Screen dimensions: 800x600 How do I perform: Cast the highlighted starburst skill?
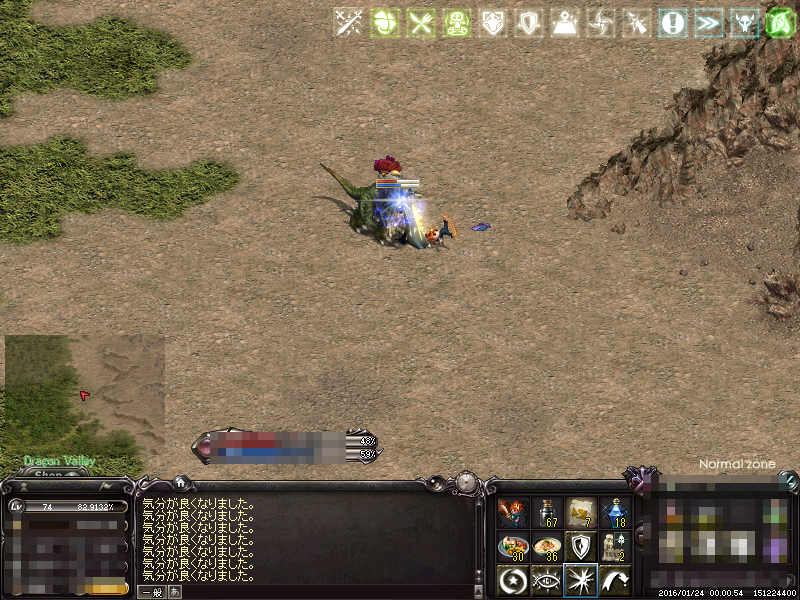point(581,580)
